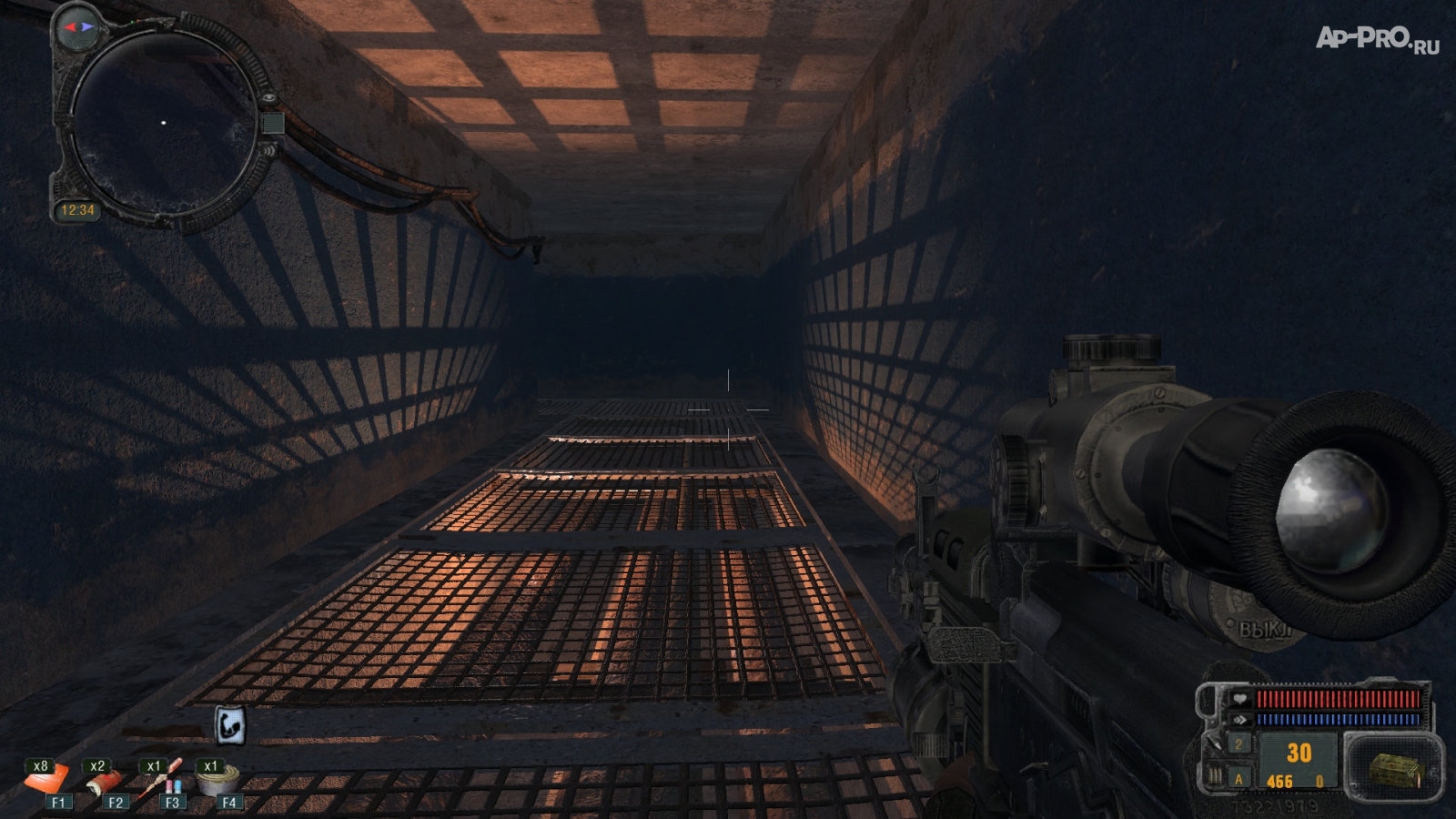Select the syringe and pills quick slot

164,778
